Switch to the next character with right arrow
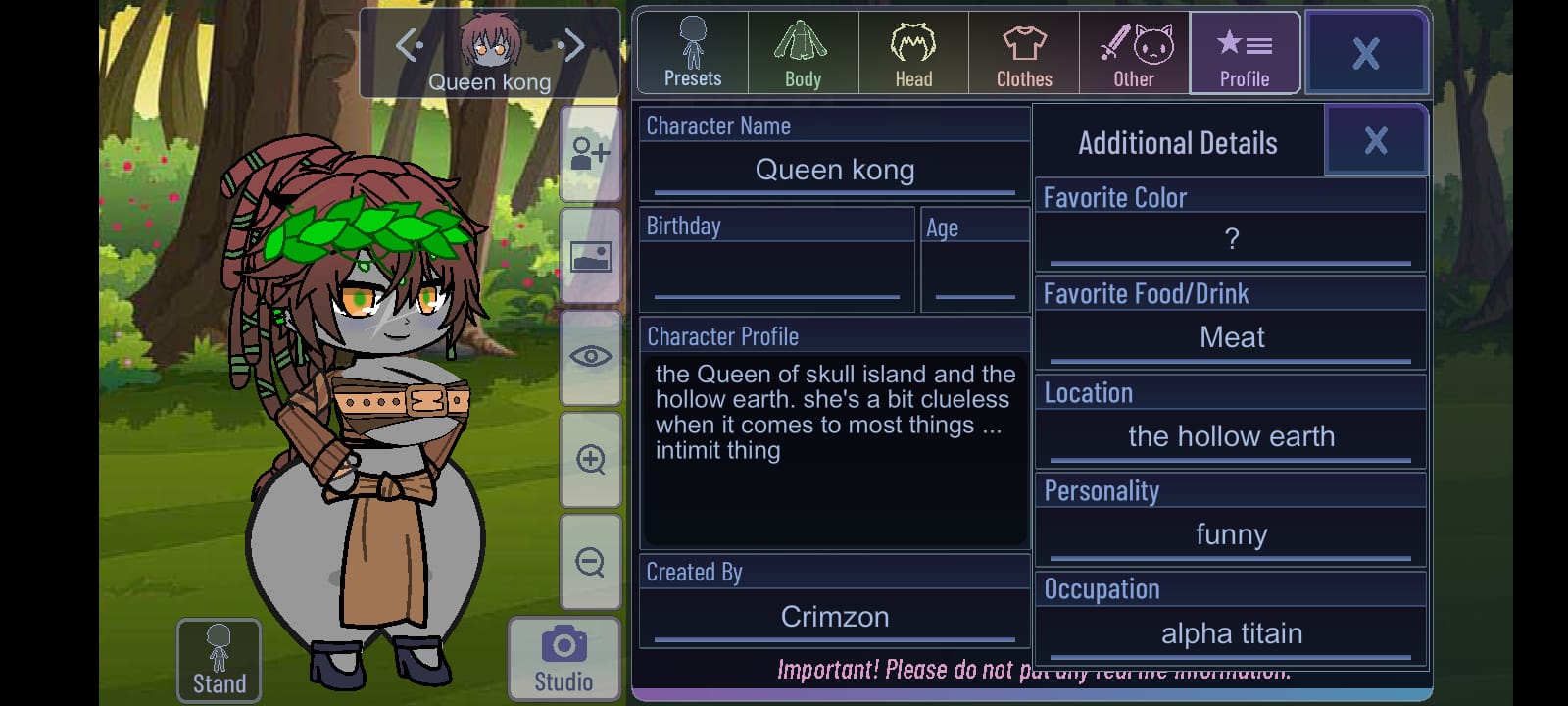Viewport: 1568px width, 706px height. 573,44
